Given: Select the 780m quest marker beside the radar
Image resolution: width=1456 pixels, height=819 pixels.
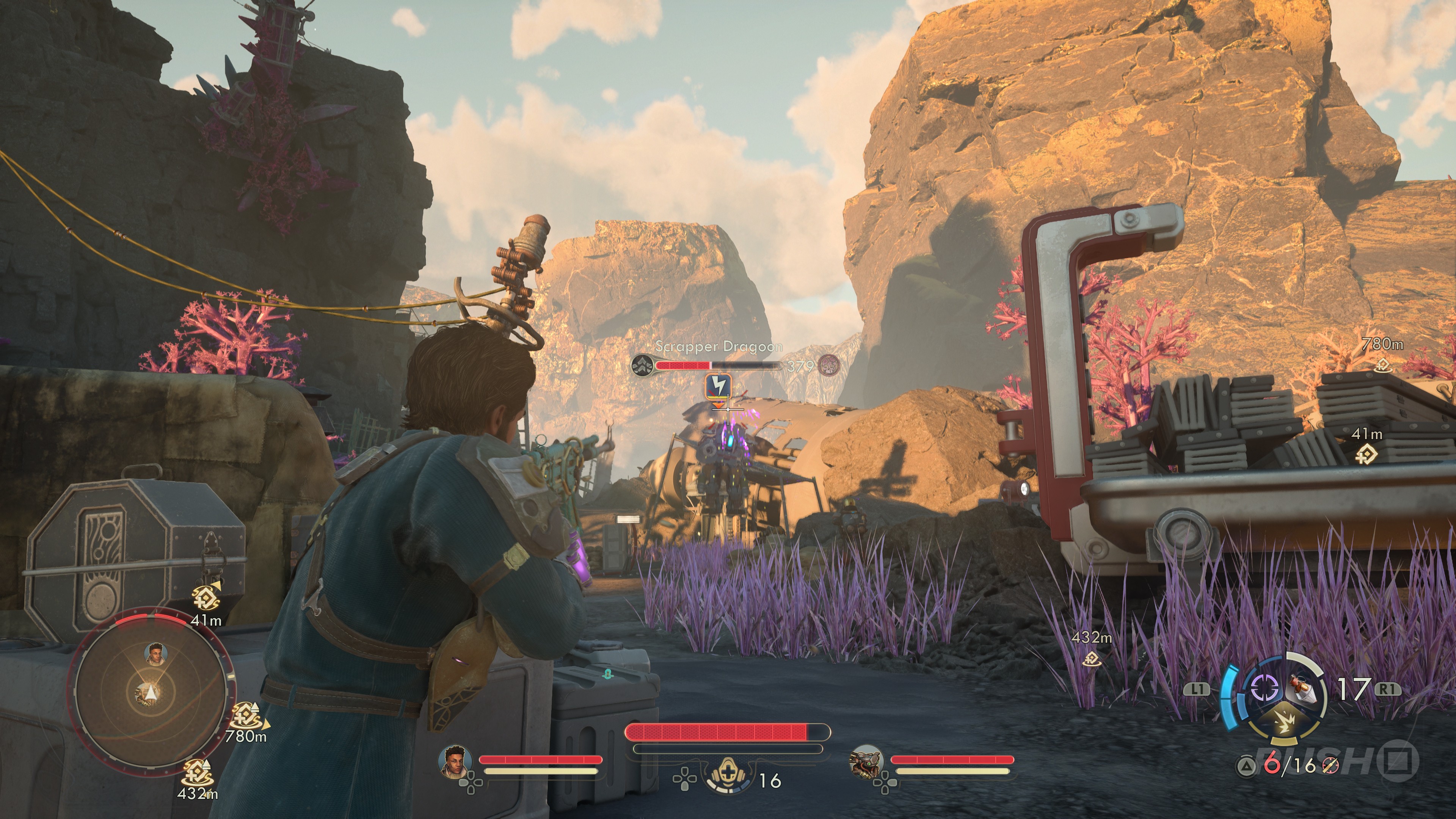Looking at the screenshot, I should click(245, 715).
